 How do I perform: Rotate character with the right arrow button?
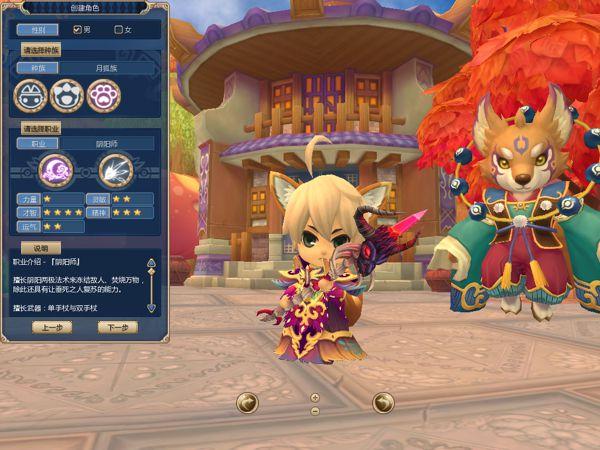(x=382, y=402)
